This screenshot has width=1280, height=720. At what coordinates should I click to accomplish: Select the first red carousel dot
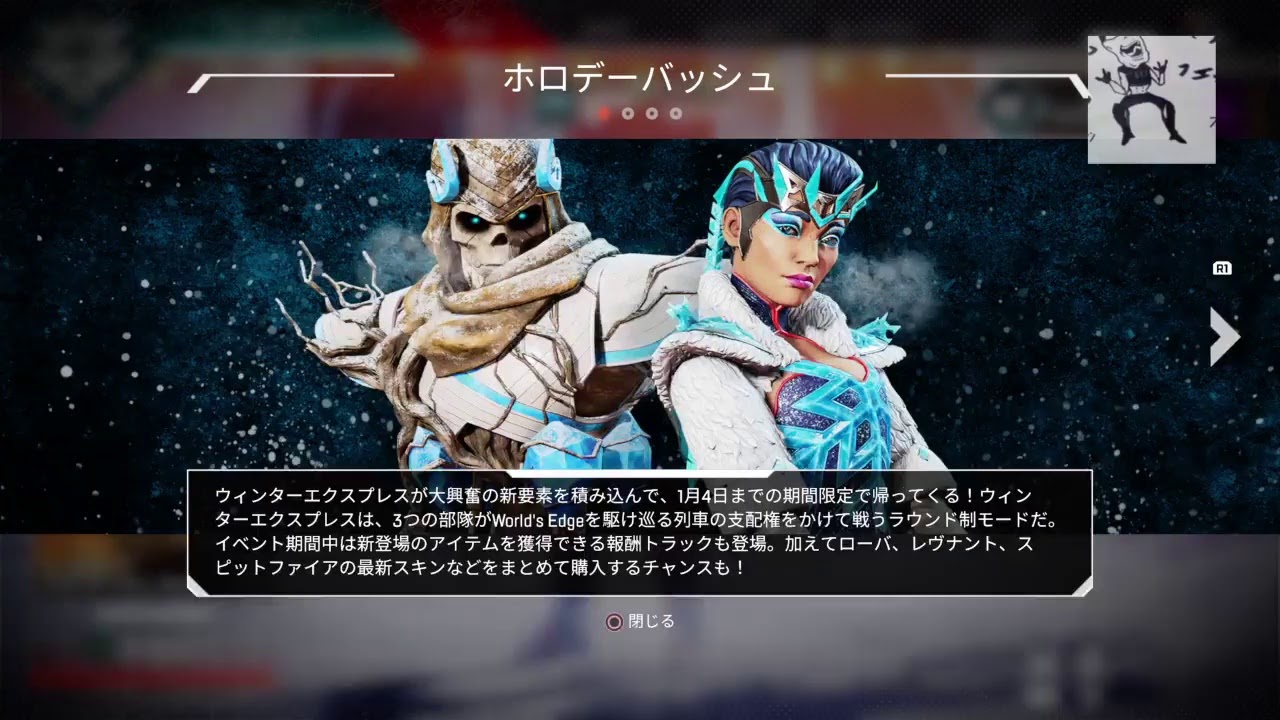point(602,114)
